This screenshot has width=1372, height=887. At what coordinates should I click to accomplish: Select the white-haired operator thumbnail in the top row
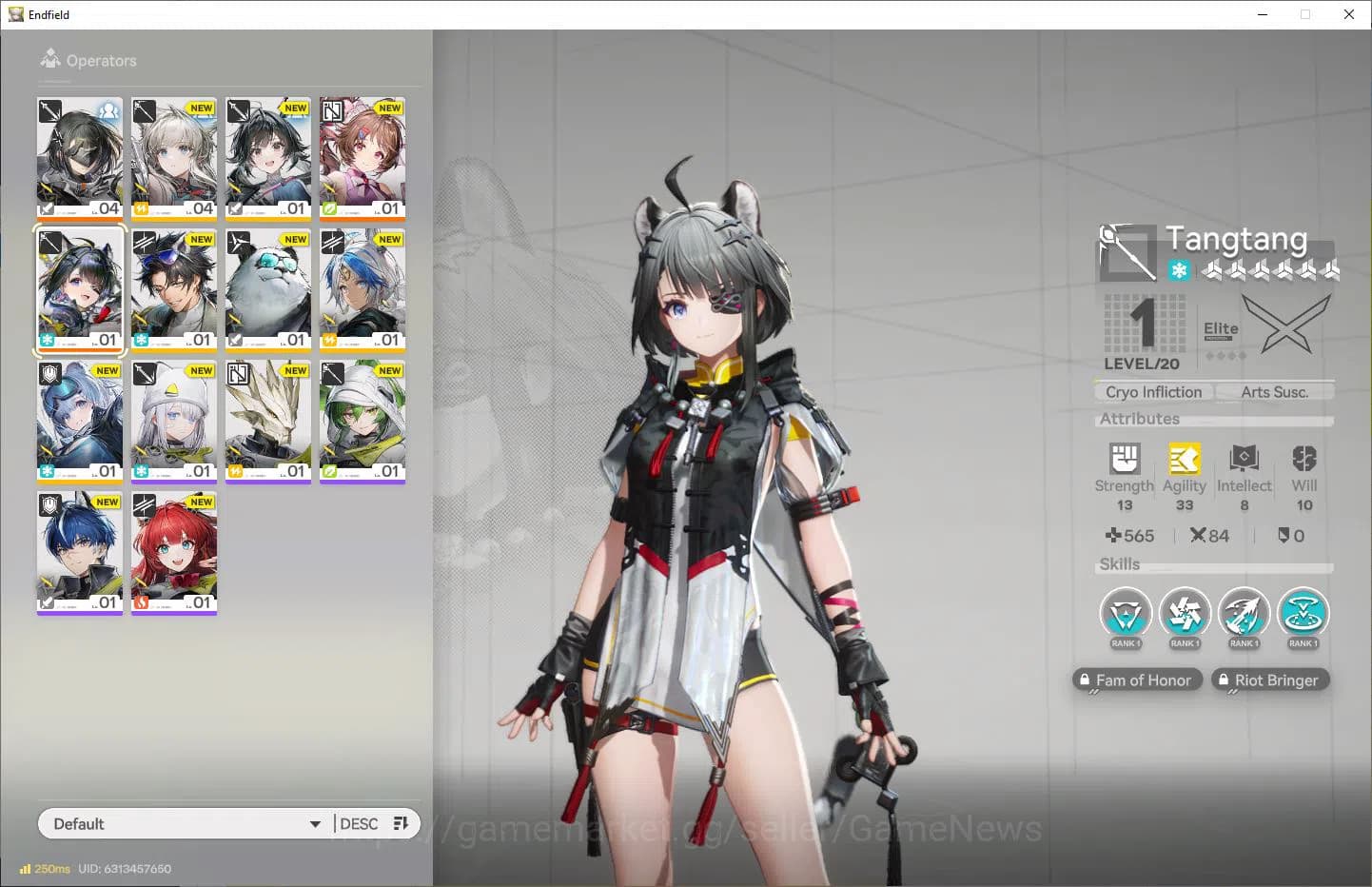[x=174, y=157]
